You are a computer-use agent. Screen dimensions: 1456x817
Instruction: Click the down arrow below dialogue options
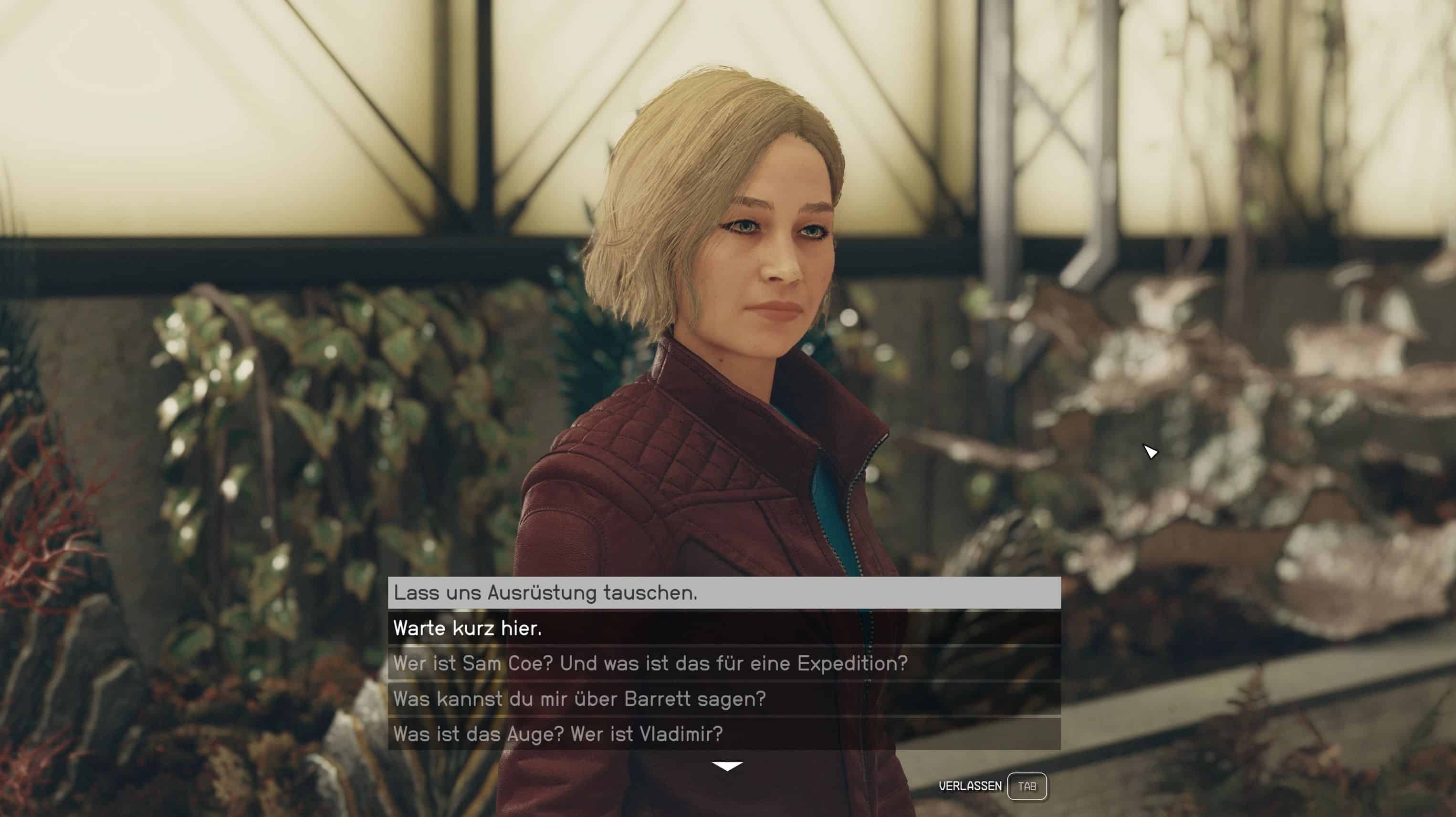click(727, 766)
